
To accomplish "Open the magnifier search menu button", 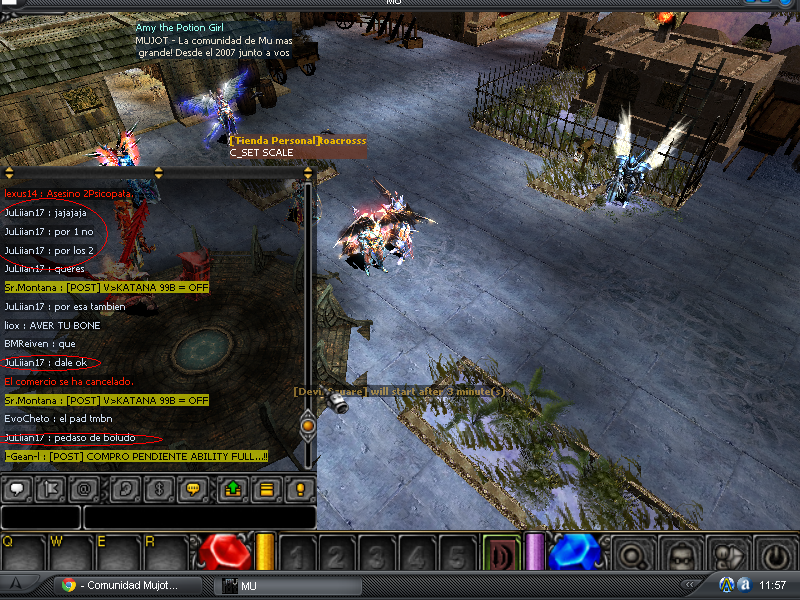I will [634, 553].
